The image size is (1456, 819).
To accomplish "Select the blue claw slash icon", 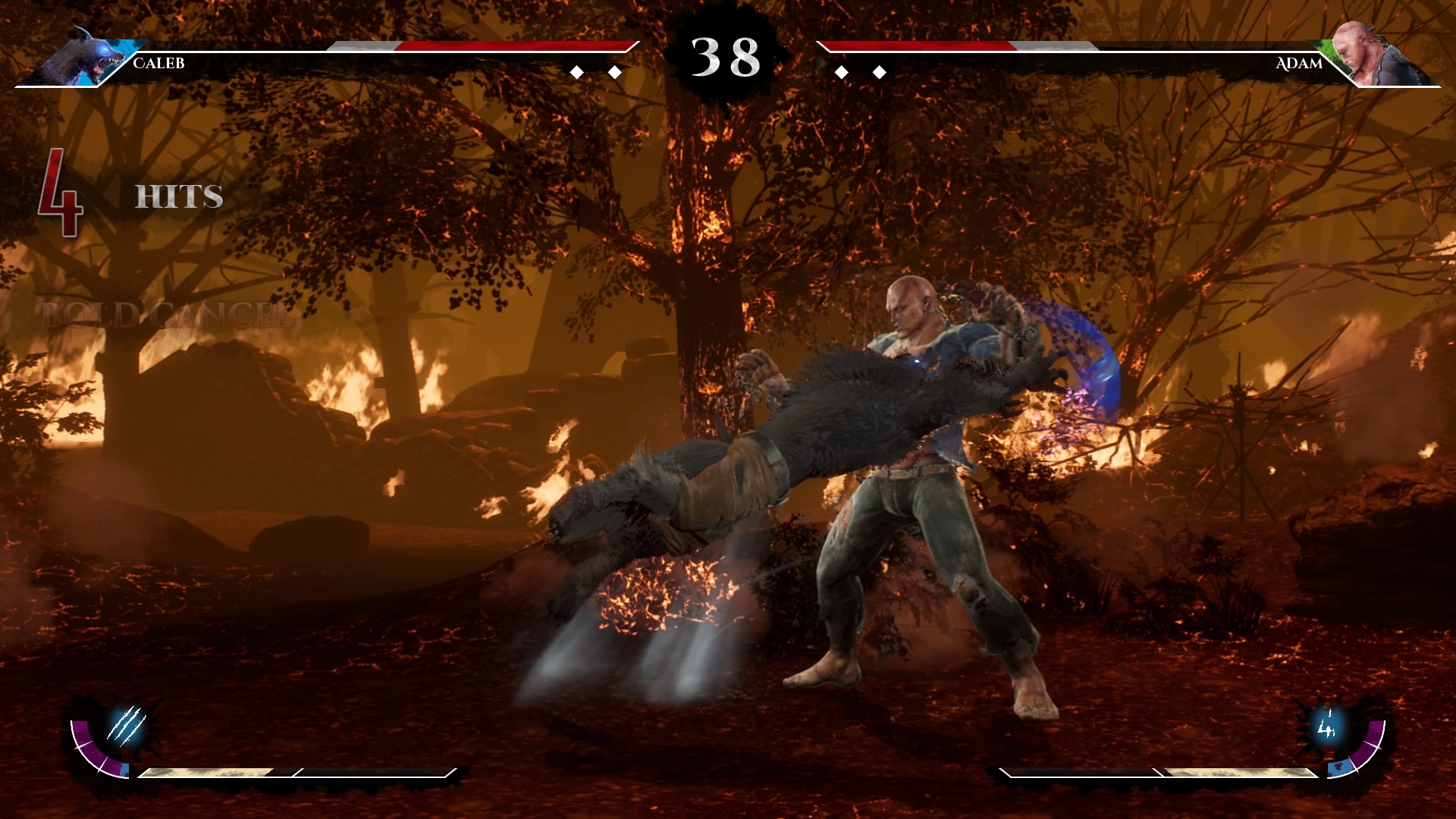I will (126, 724).
